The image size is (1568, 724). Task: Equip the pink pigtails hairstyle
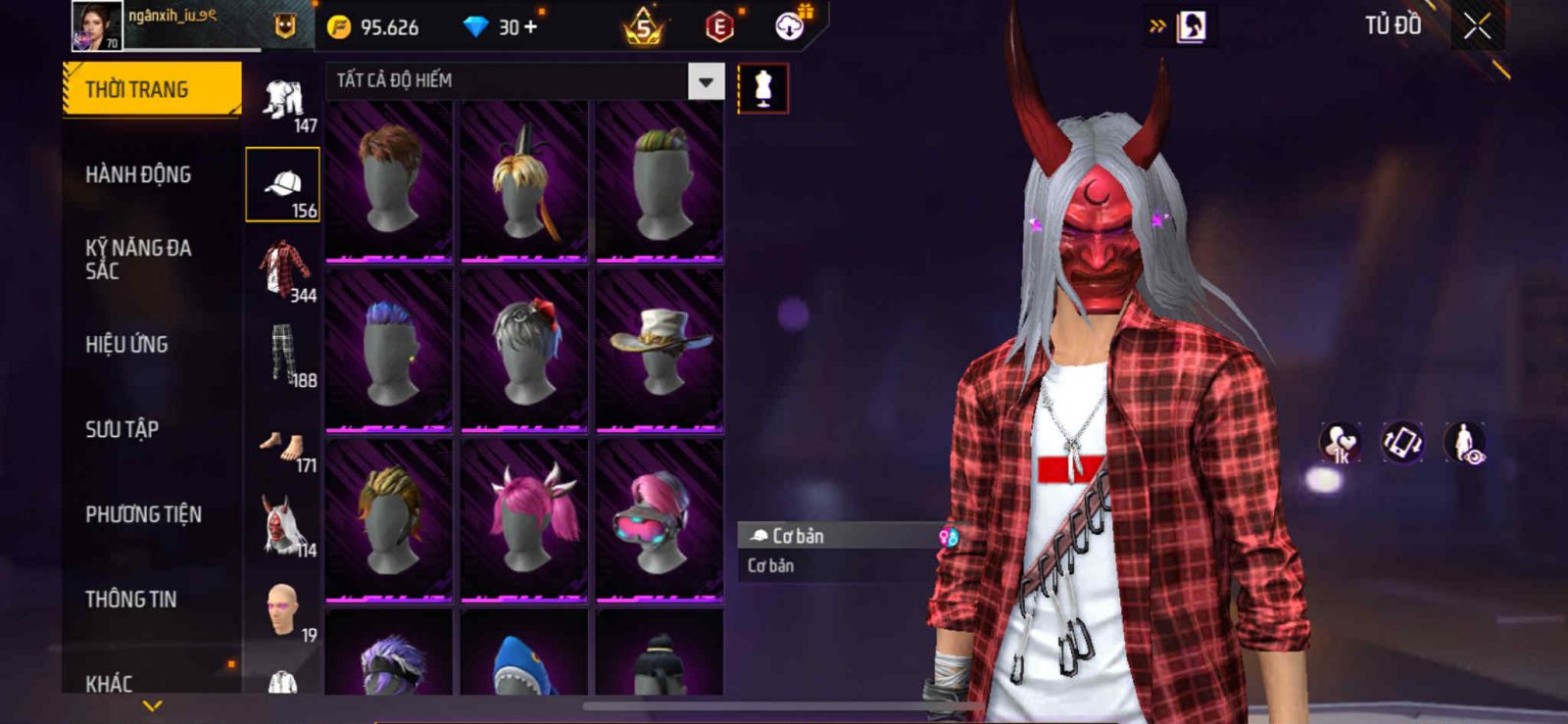(x=524, y=519)
